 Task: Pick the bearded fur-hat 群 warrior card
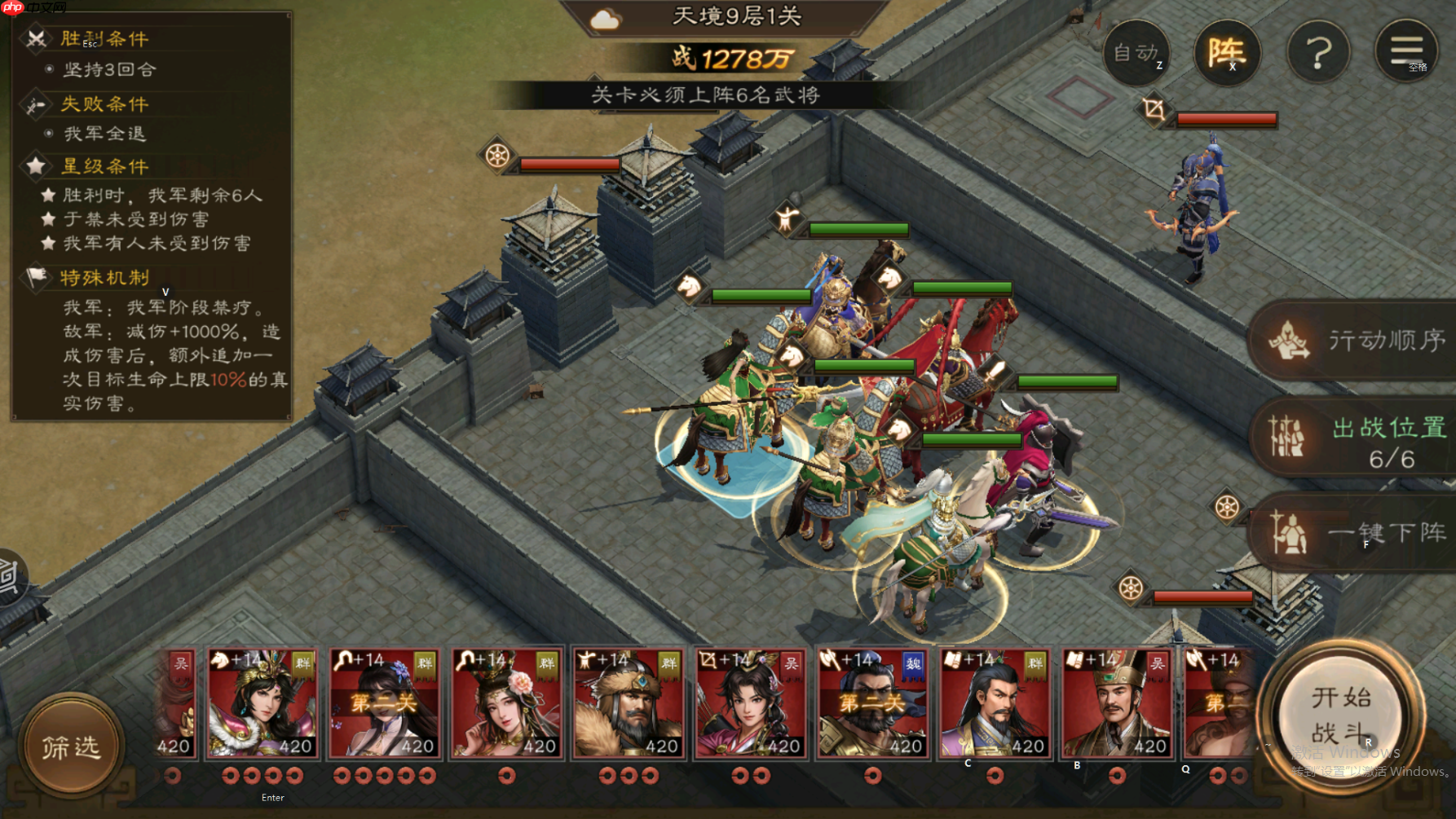pyautogui.click(x=629, y=704)
